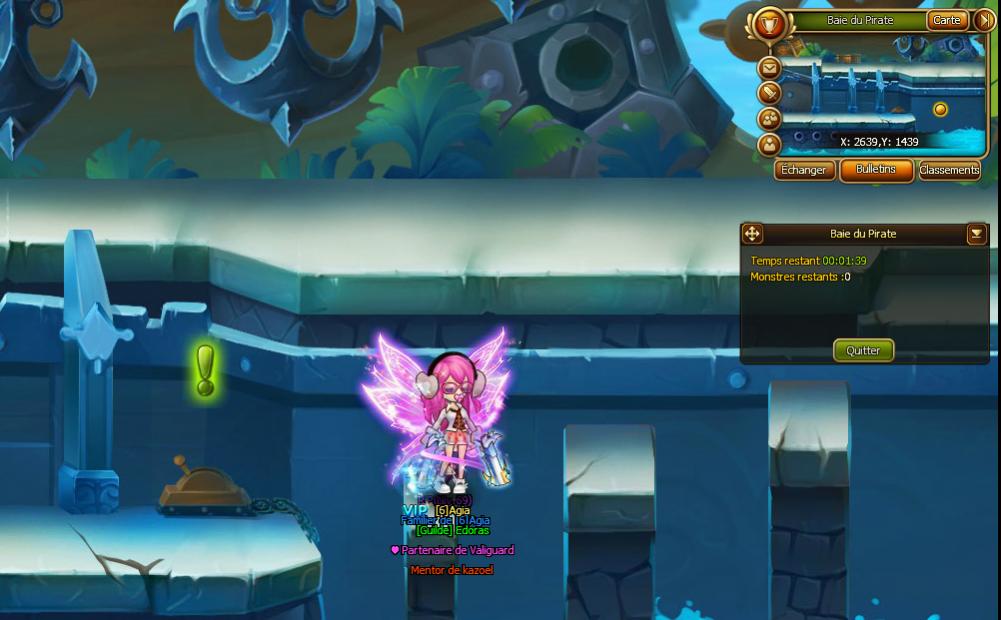Open the Carte map button

[946, 20]
